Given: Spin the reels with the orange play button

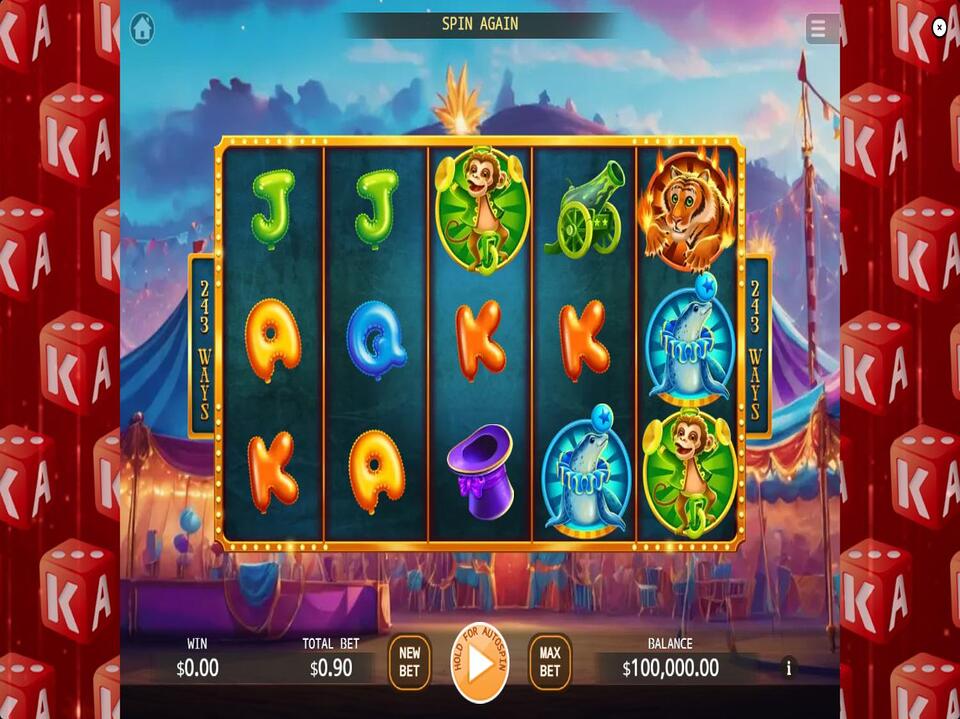Looking at the screenshot, I should [x=480, y=662].
